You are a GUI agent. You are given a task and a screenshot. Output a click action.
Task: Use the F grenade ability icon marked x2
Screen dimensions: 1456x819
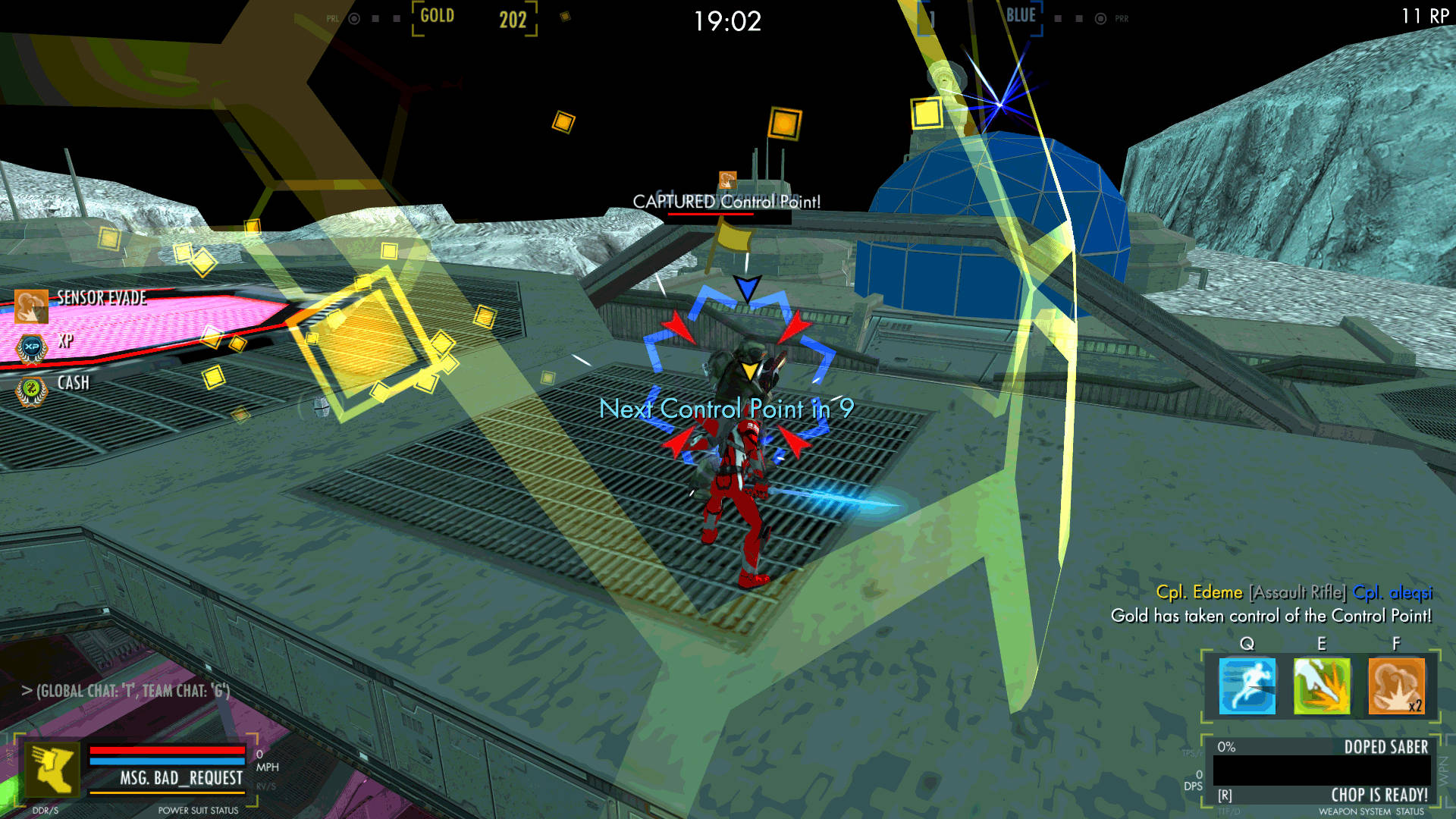tap(1395, 685)
